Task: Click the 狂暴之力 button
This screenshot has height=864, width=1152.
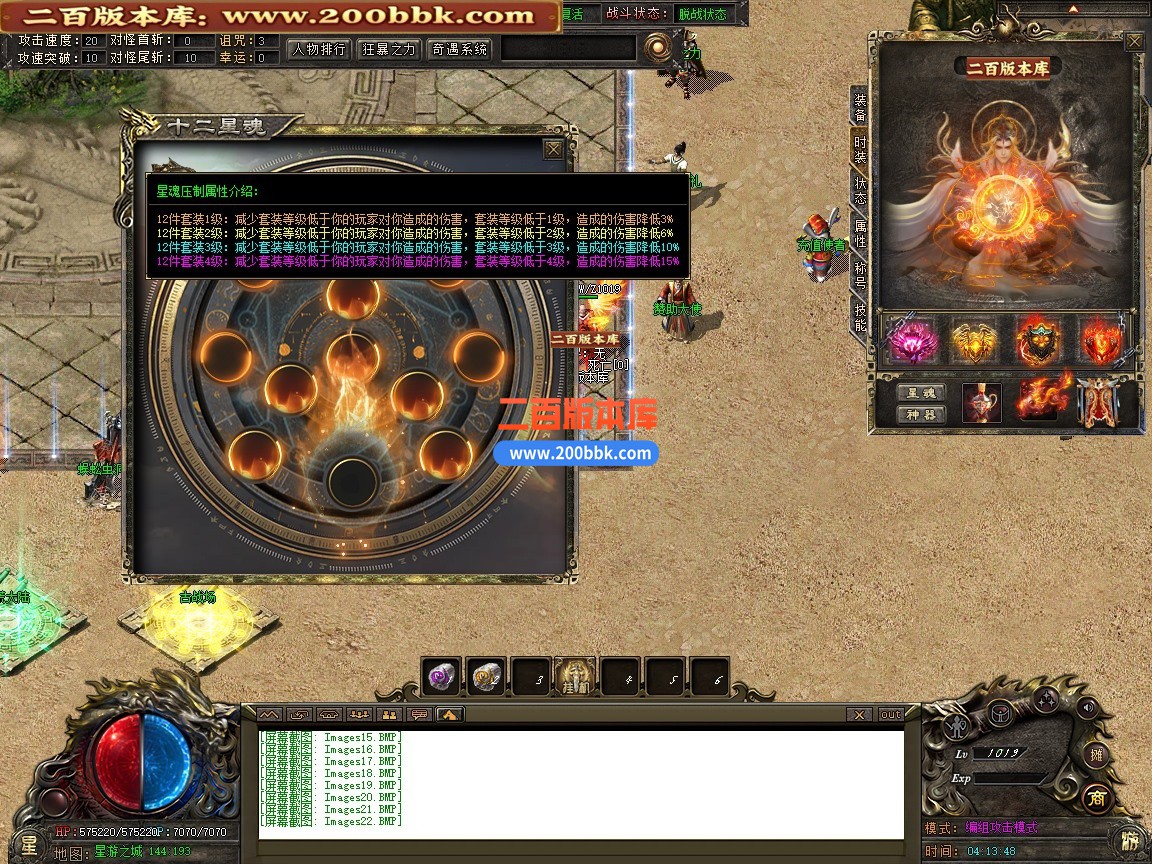Action: 389,49
